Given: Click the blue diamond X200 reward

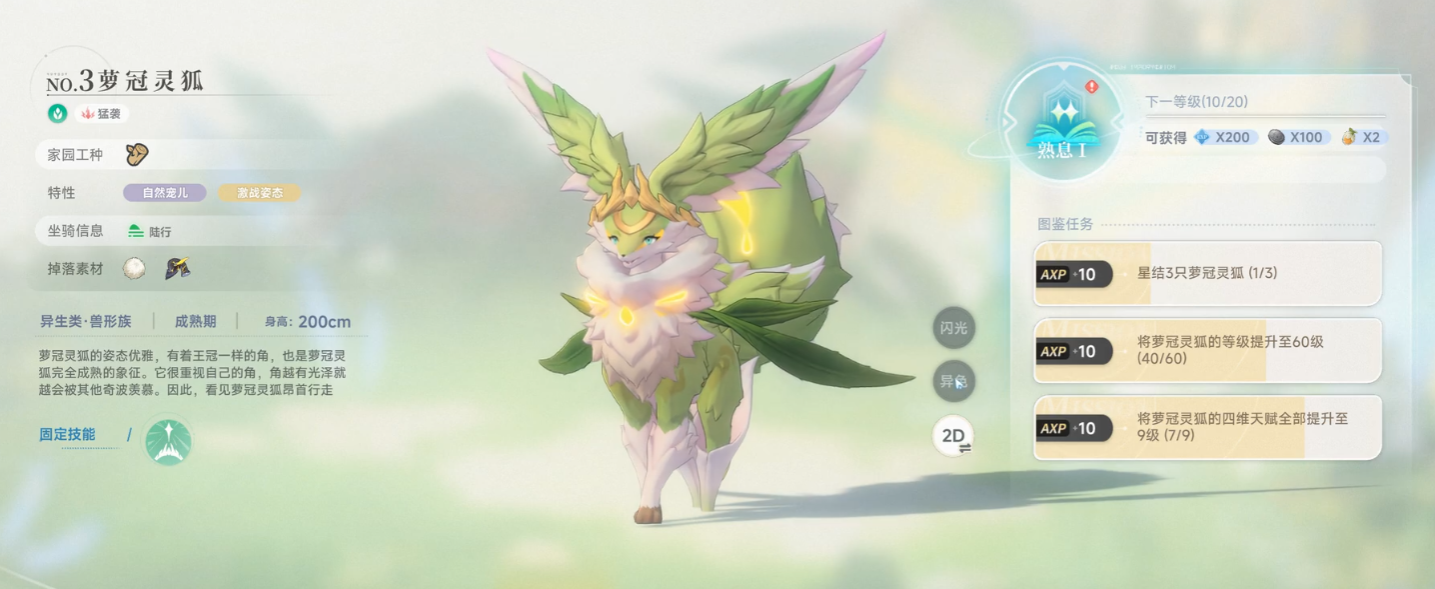Looking at the screenshot, I should pyautogui.click(x=1223, y=137).
